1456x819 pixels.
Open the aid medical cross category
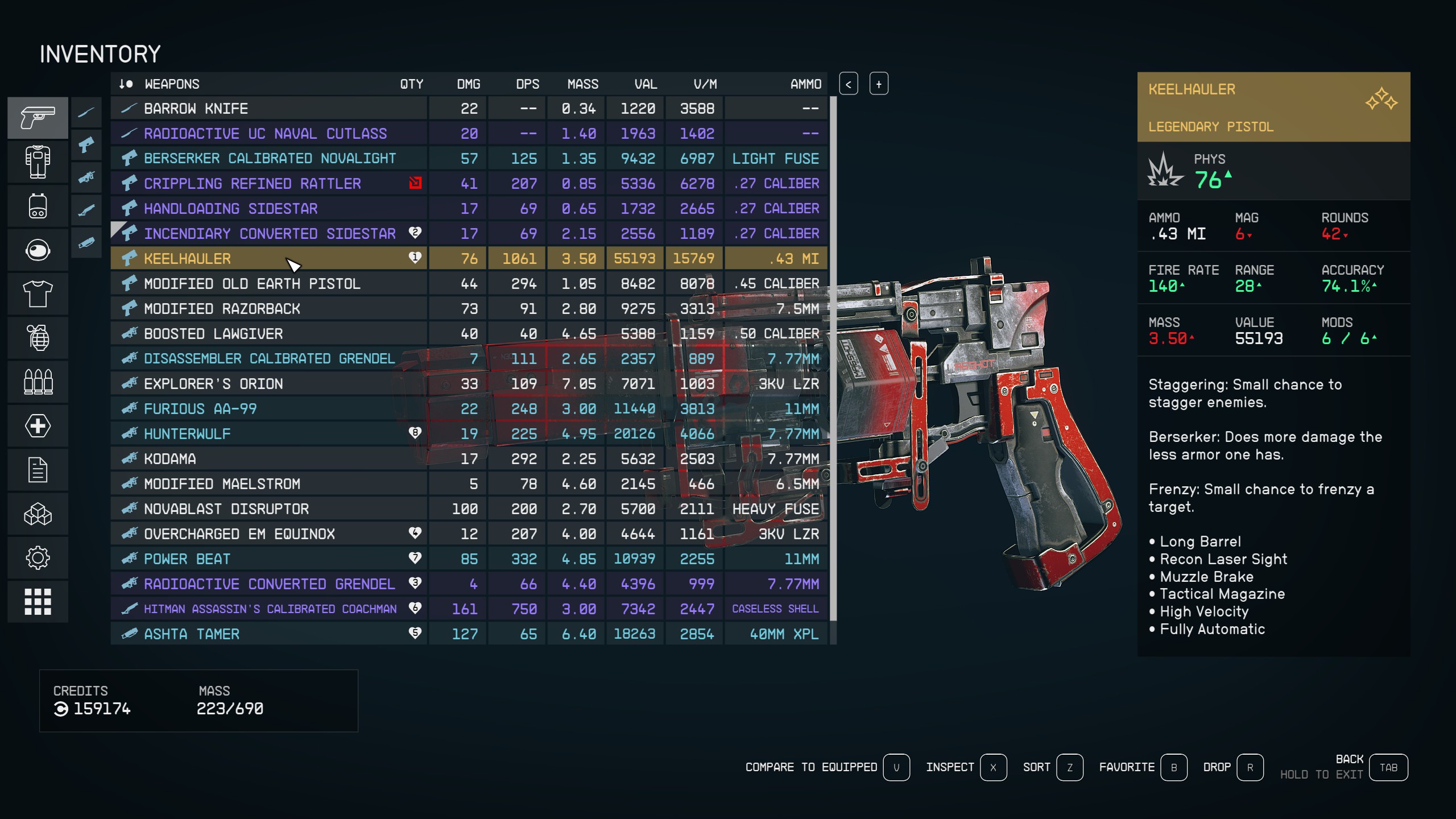click(x=38, y=426)
